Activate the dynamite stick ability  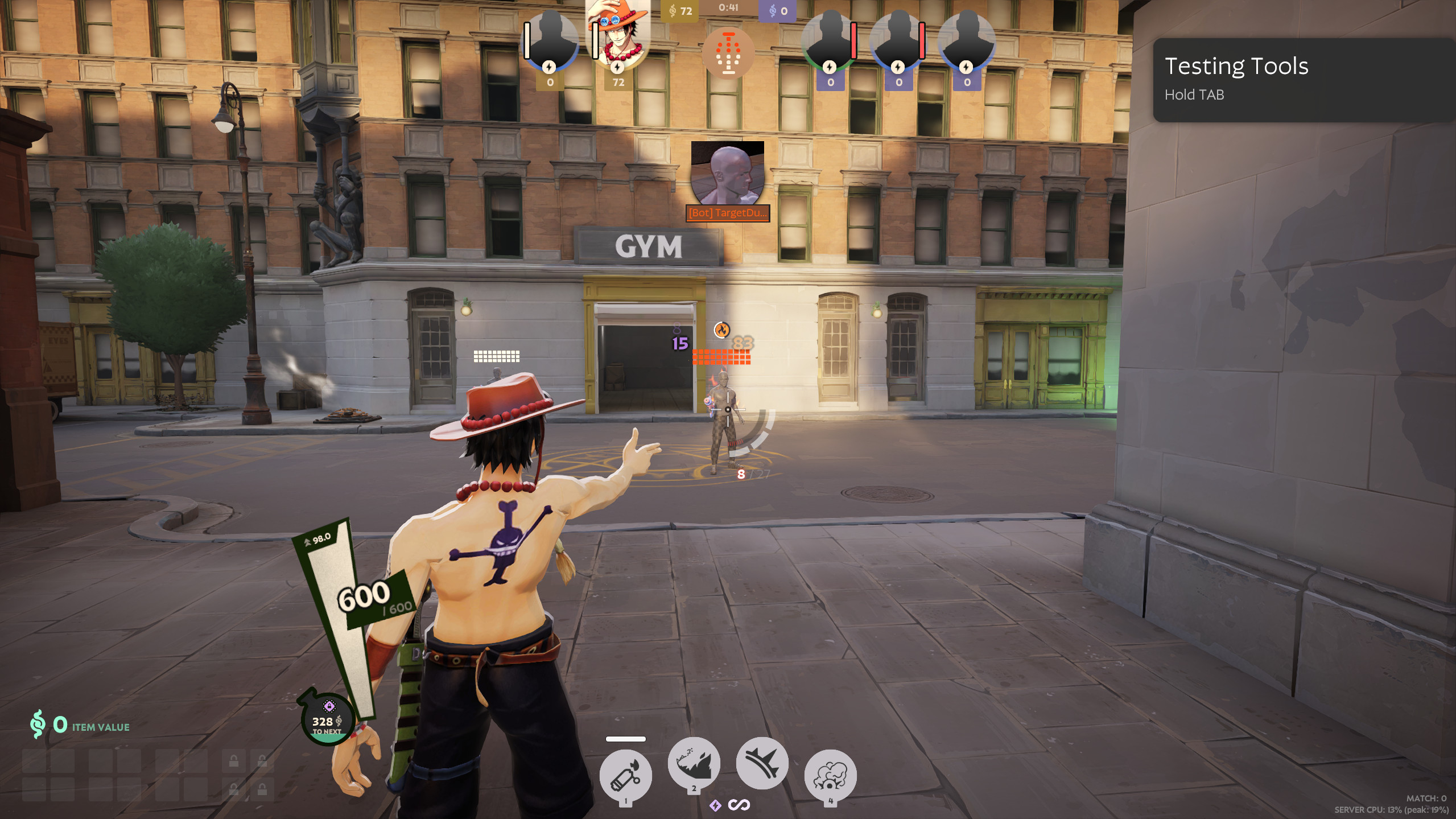[x=625, y=775]
